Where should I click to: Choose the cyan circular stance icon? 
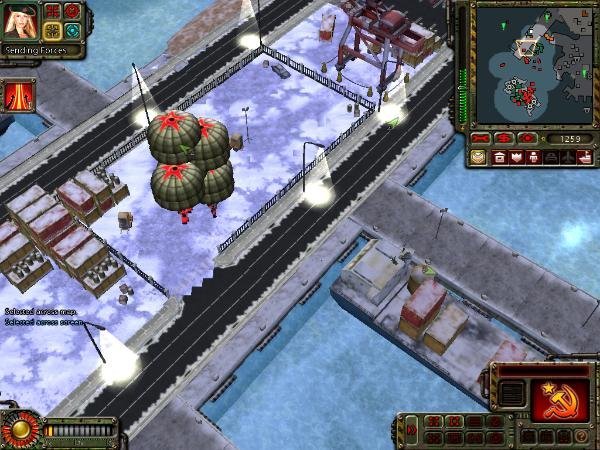72,29
